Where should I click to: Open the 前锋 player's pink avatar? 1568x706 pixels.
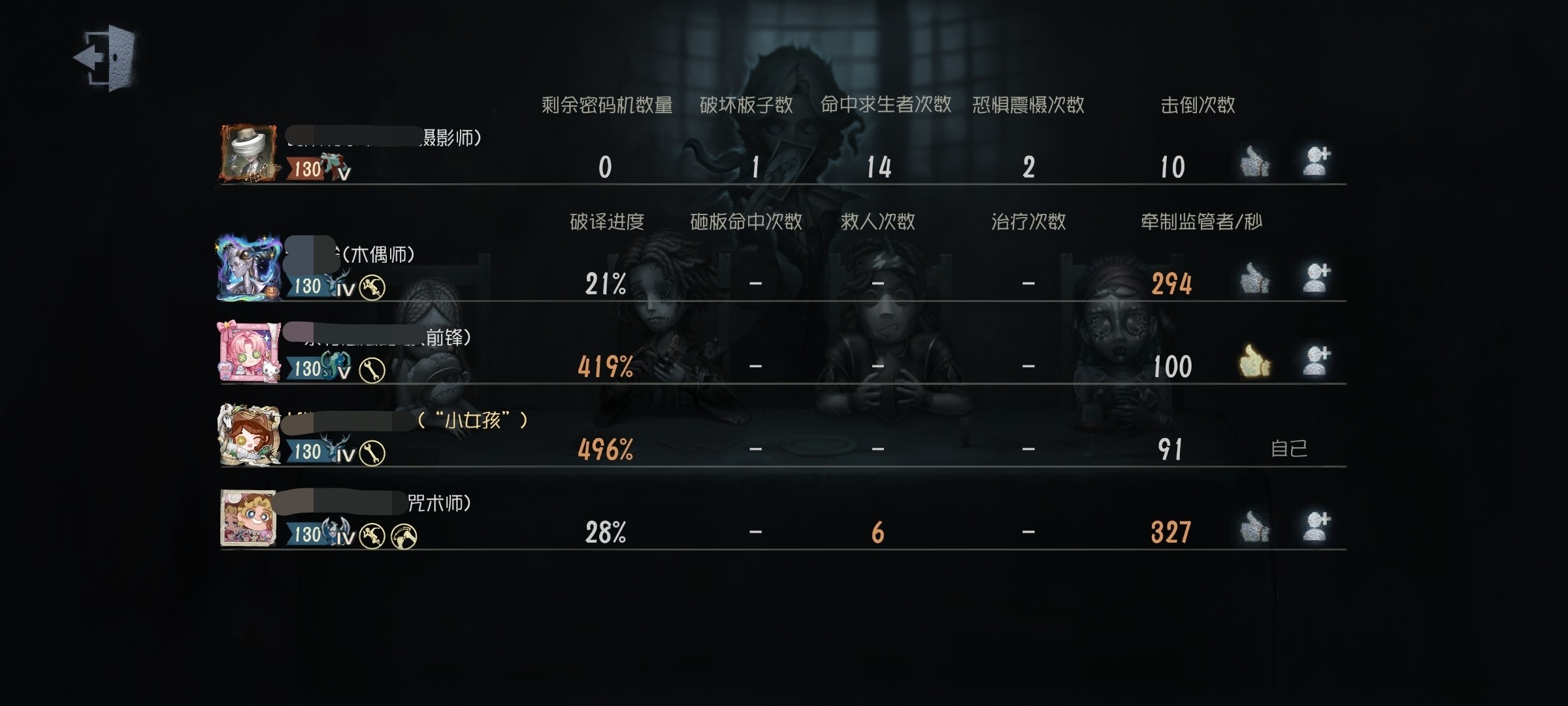(x=248, y=352)
